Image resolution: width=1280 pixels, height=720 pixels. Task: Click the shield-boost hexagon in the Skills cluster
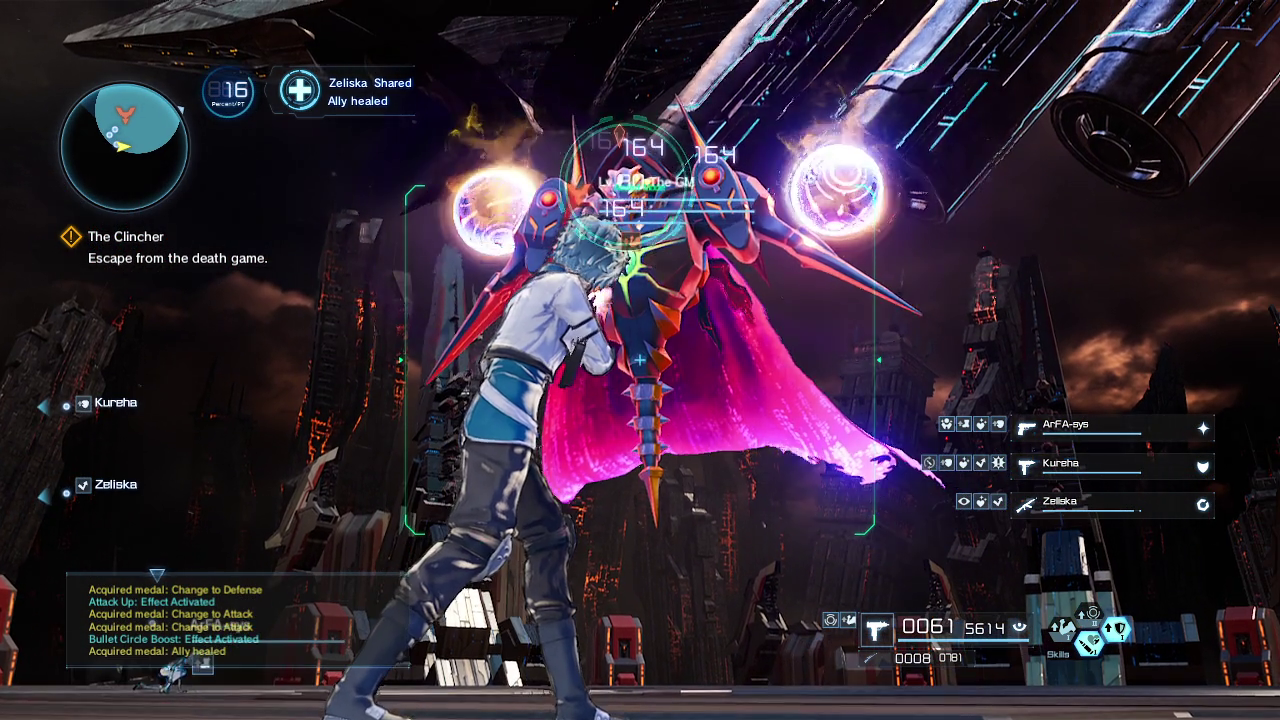[1115, 629]
